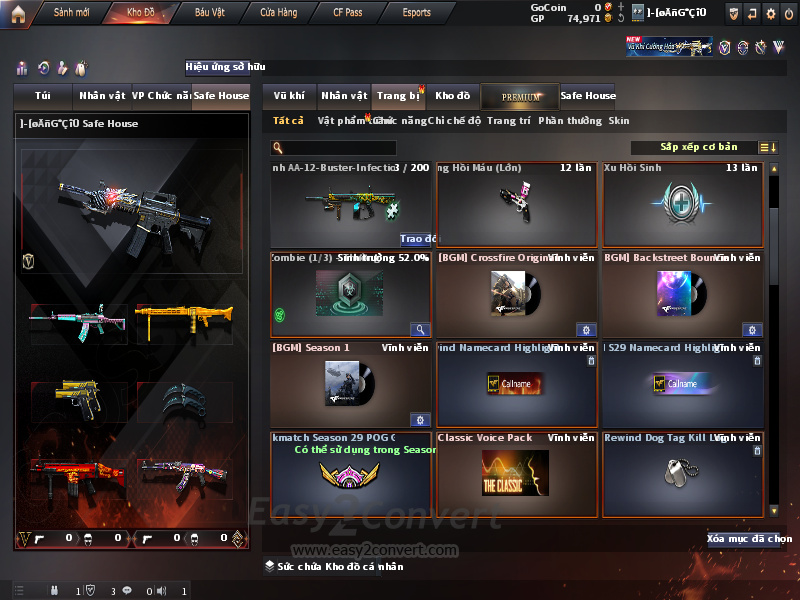Filter items by Phần thưởng
Image resolution: width=800 pixels, height=600 pixels.
coord(570,121)
